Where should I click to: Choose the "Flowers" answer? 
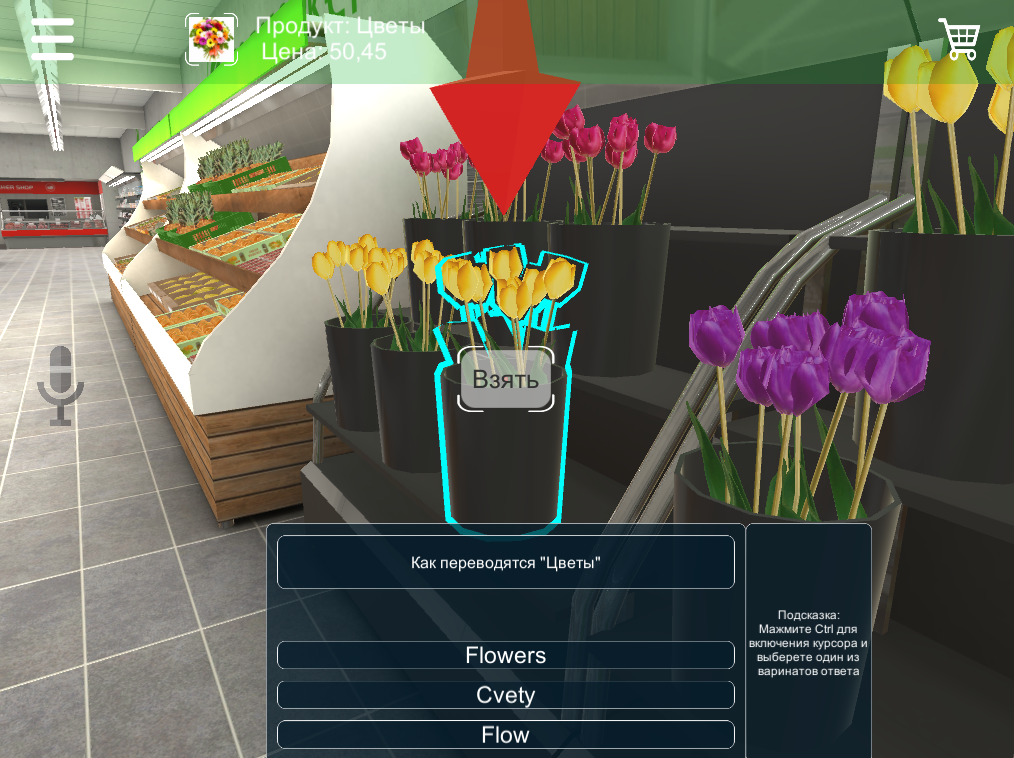pos(505,655)
